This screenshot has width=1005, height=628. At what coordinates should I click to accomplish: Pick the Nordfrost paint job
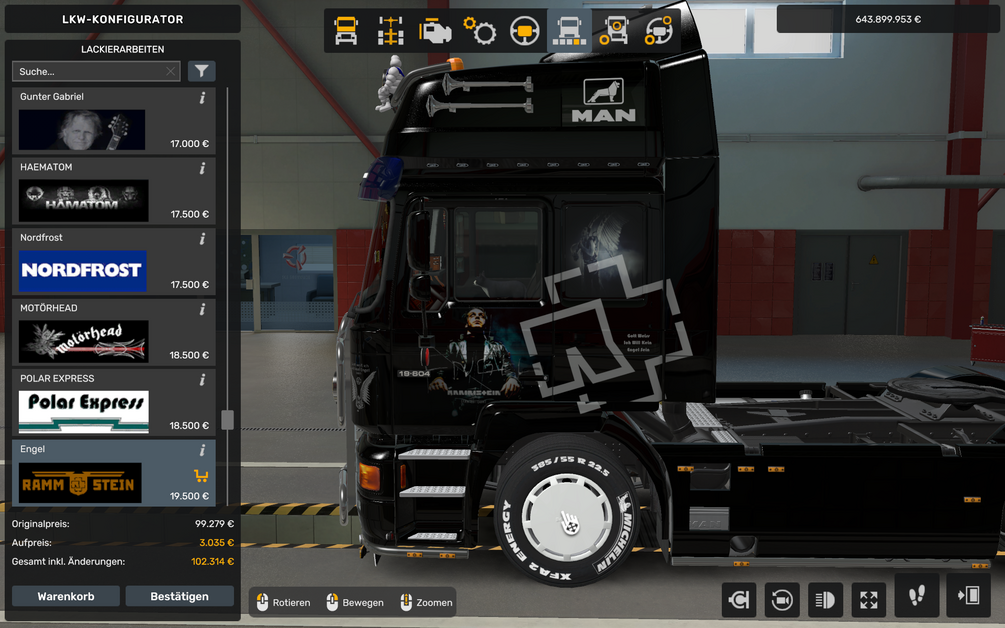pos(83,271)
